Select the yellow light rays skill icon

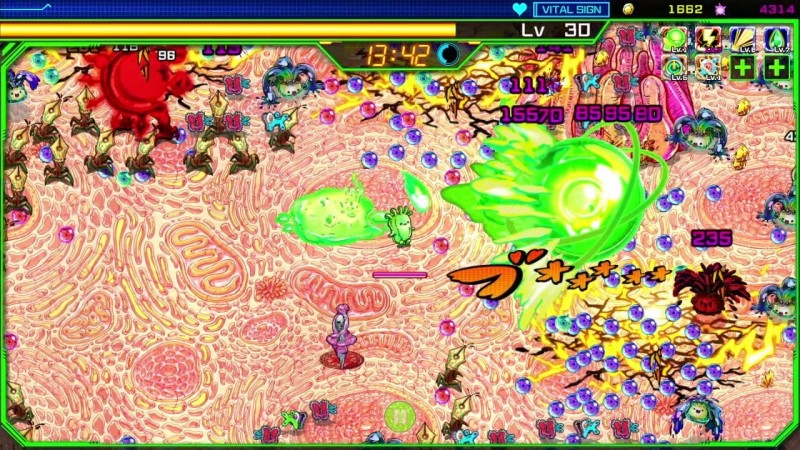point(743,39)
